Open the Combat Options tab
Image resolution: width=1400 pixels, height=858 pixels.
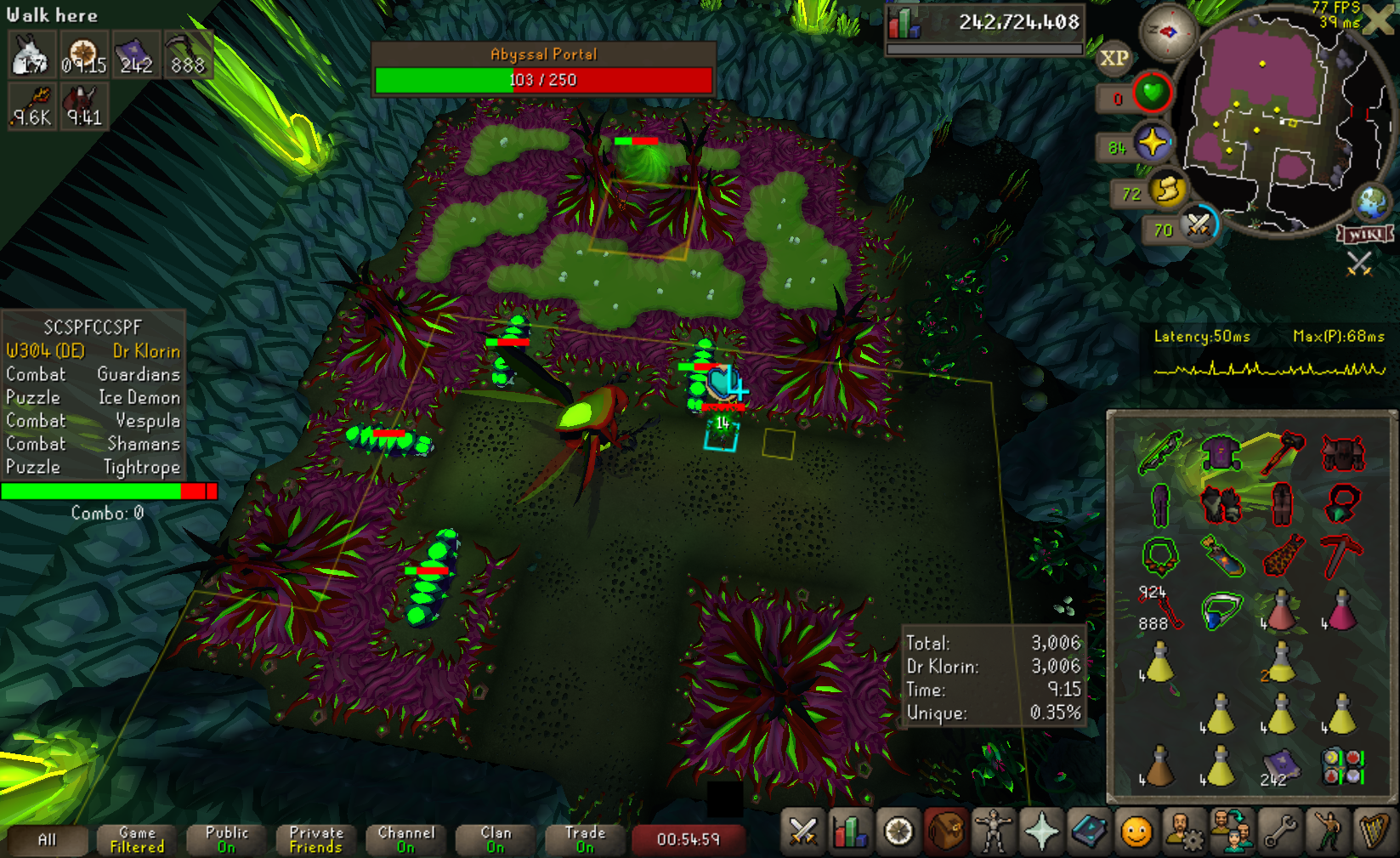click(x=802, y=832)
